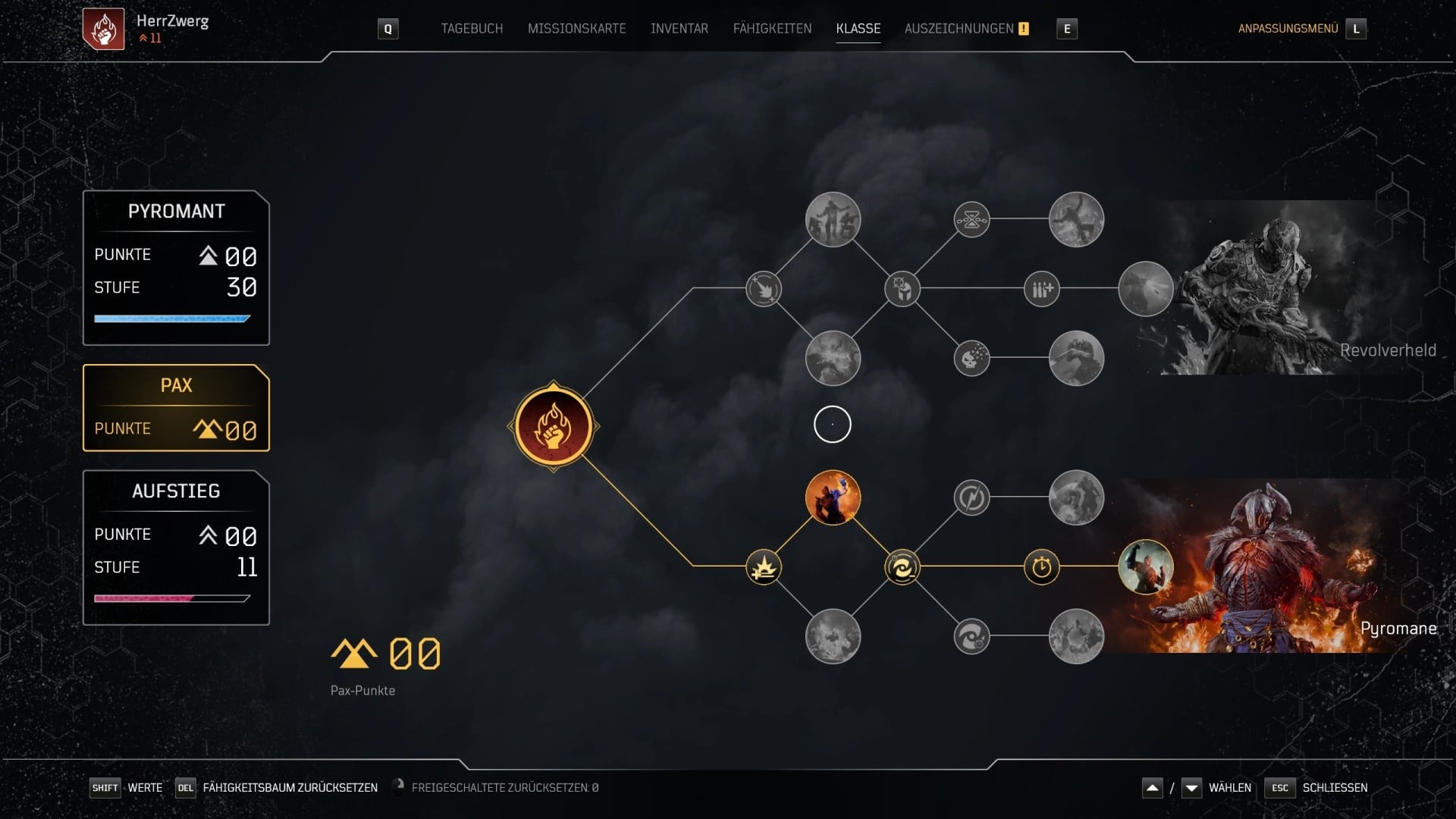Reset the skill tree with Fähigkeitsbaum zurücksetzen

click(x=290, y=788)
